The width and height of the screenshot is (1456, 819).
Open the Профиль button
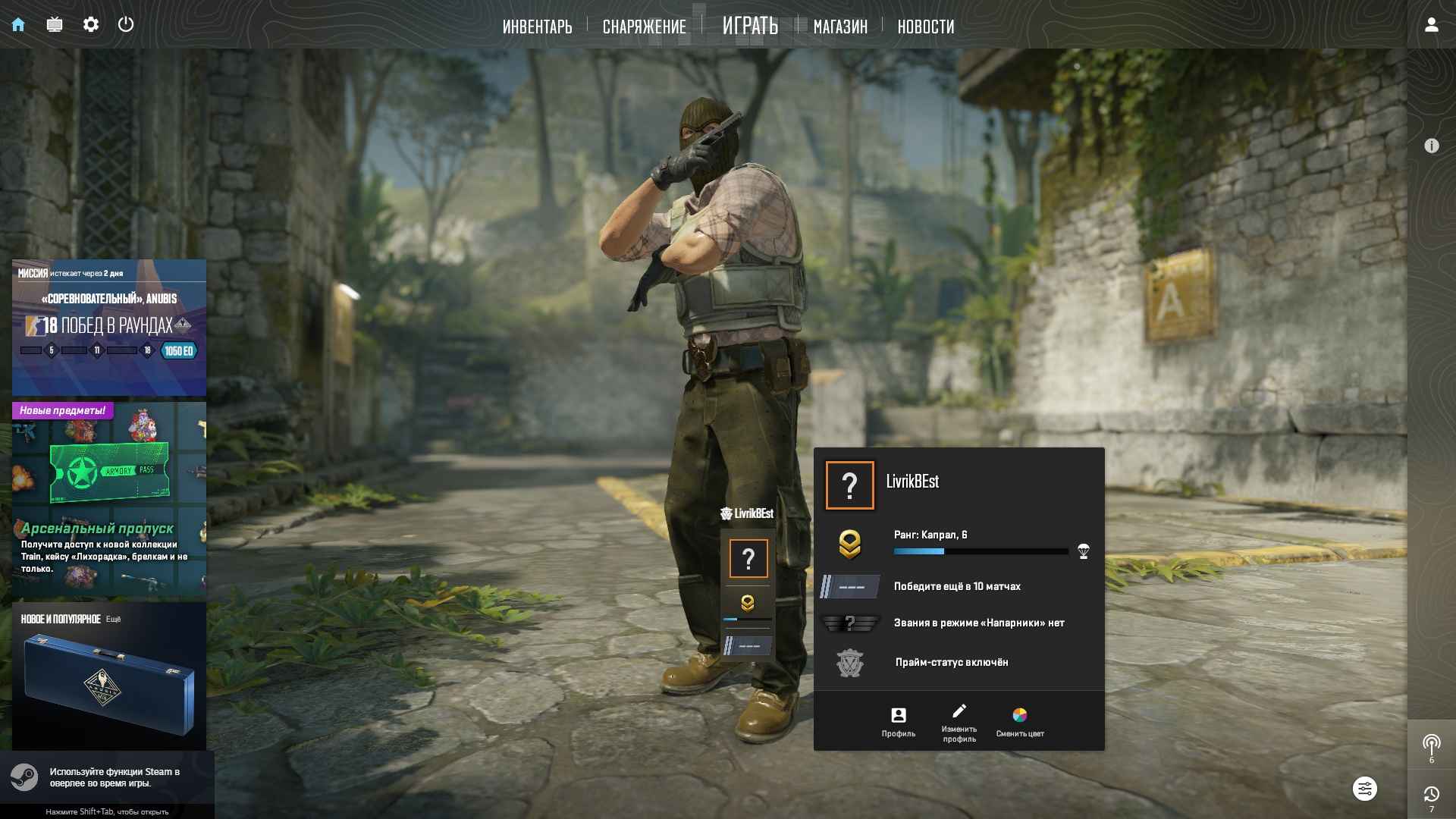pyautogui.click(x=899, y=721)
